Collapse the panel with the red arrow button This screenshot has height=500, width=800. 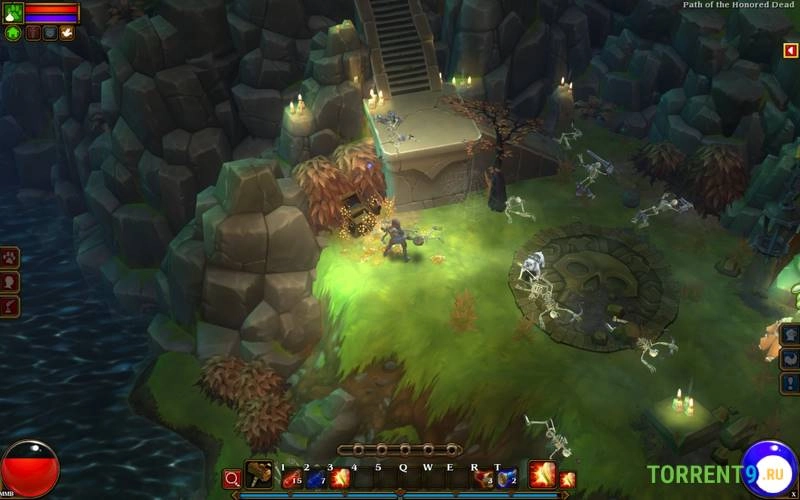tap(790, 50)
